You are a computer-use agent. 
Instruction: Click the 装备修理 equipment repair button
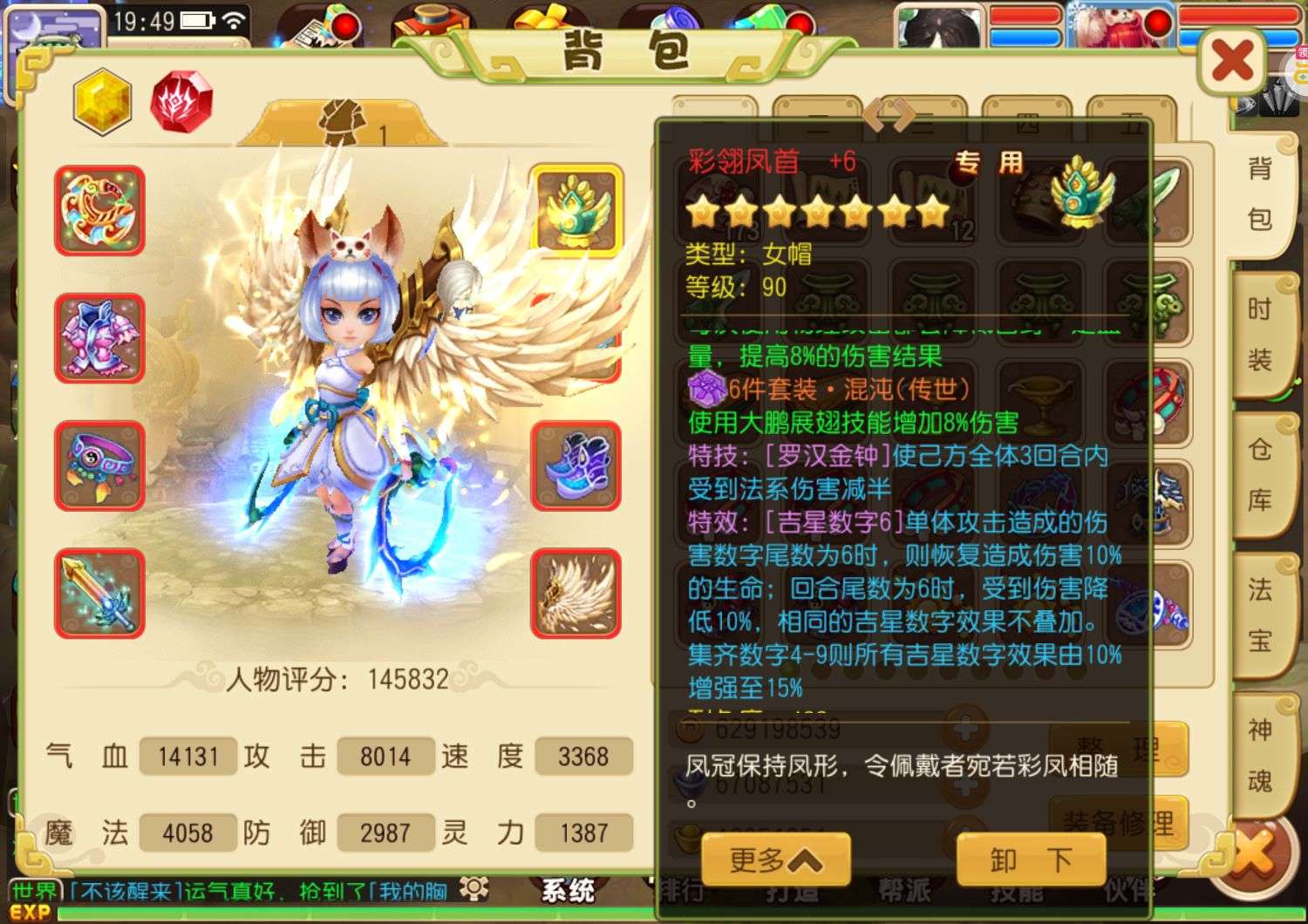tap(1119, 821)
